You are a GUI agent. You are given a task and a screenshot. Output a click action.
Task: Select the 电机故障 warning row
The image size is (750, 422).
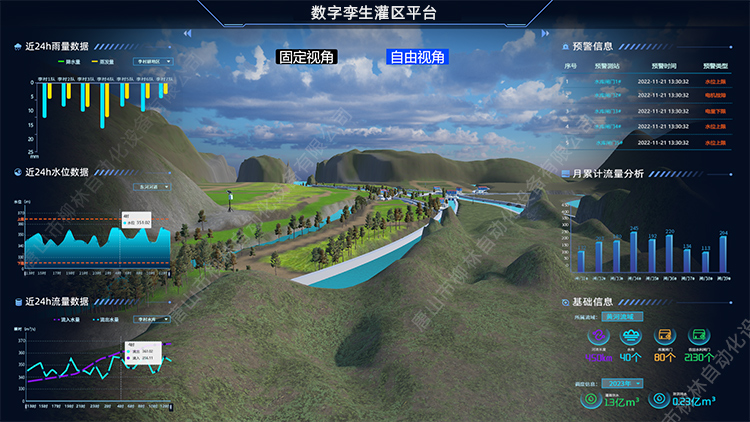640,96
